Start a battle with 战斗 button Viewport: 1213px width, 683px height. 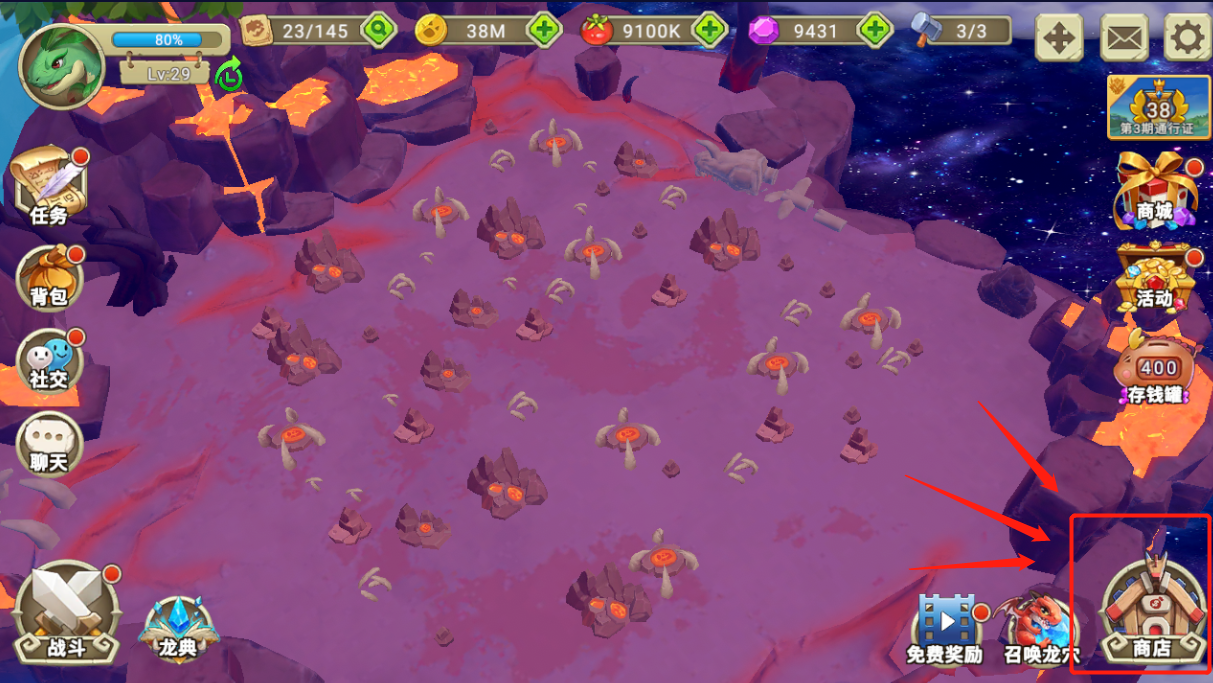coord(67,613)
